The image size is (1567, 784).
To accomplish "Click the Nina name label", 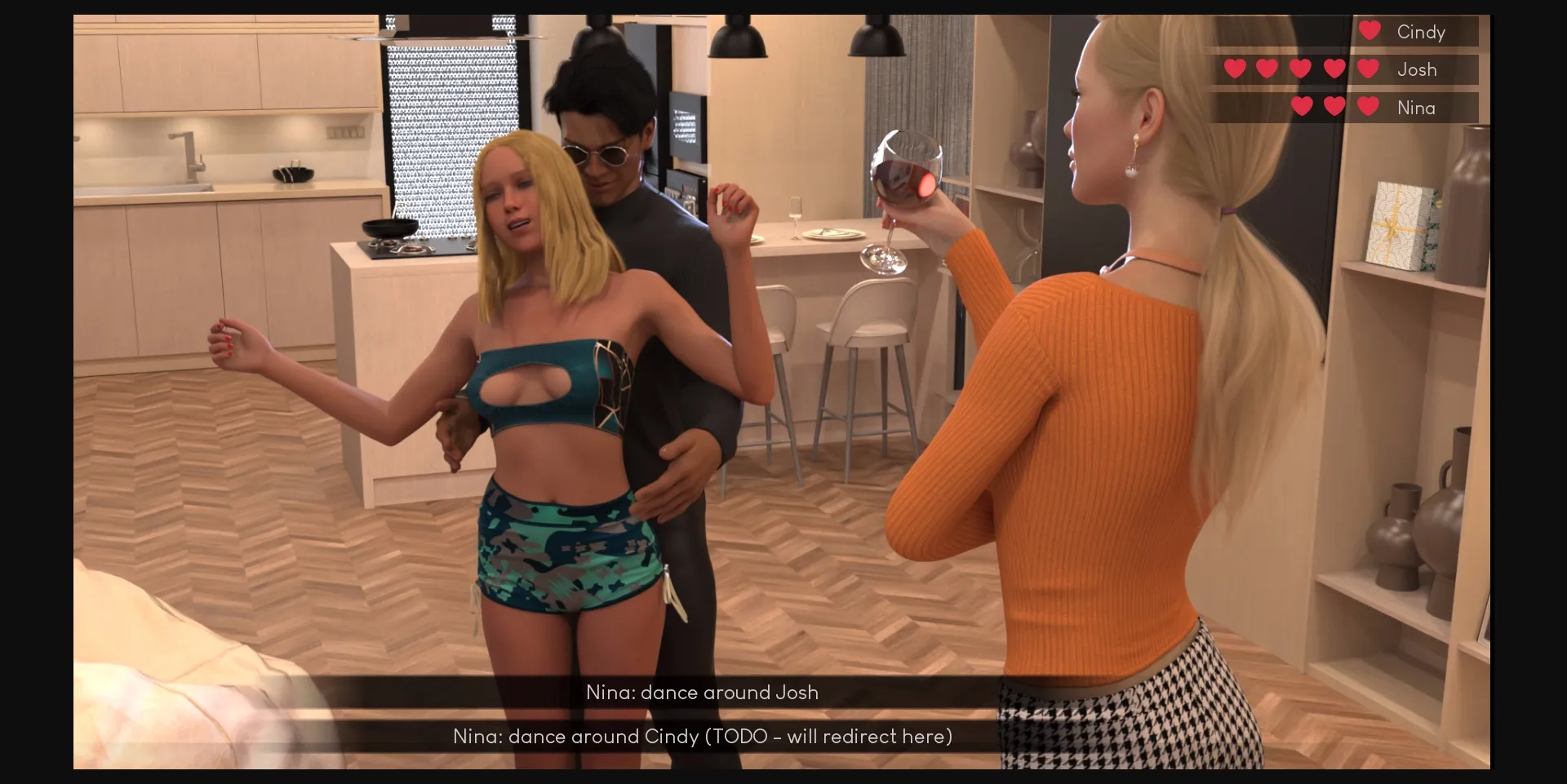I will [x=1418, y=107].
